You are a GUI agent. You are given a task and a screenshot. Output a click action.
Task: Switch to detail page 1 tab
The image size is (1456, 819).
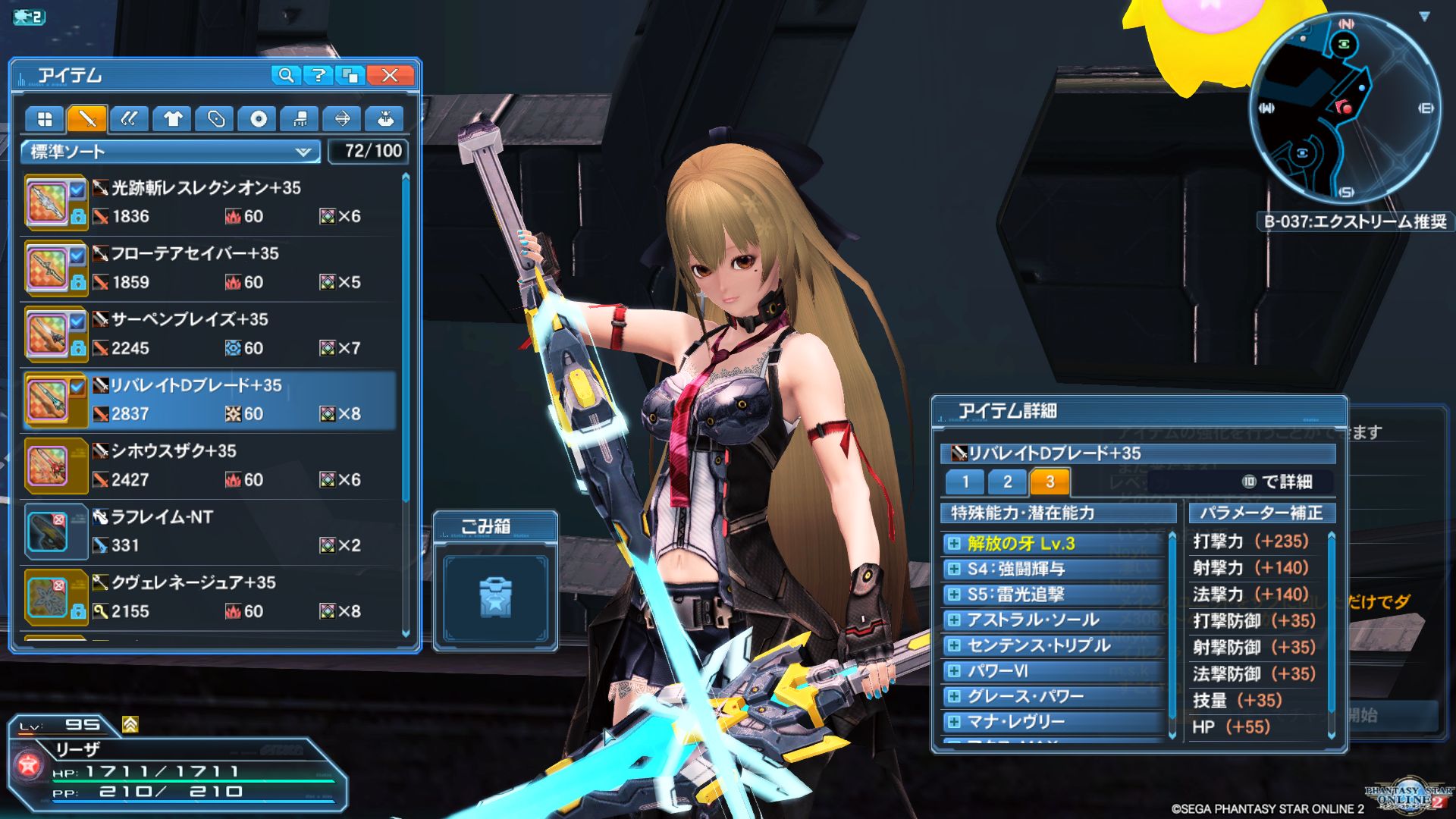click(965, 482)
